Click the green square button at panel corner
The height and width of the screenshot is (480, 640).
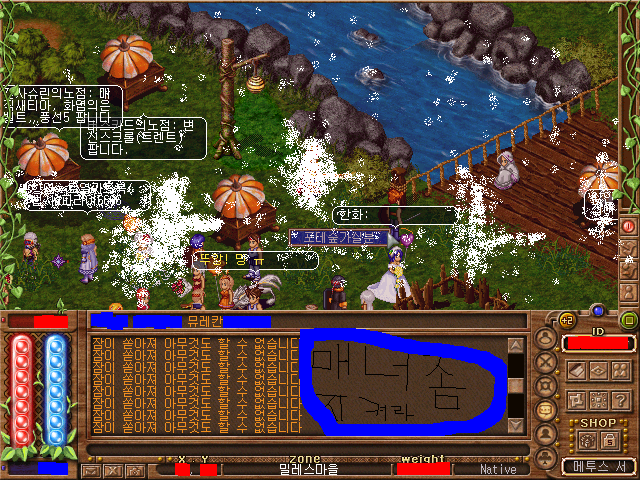[628, 320]
